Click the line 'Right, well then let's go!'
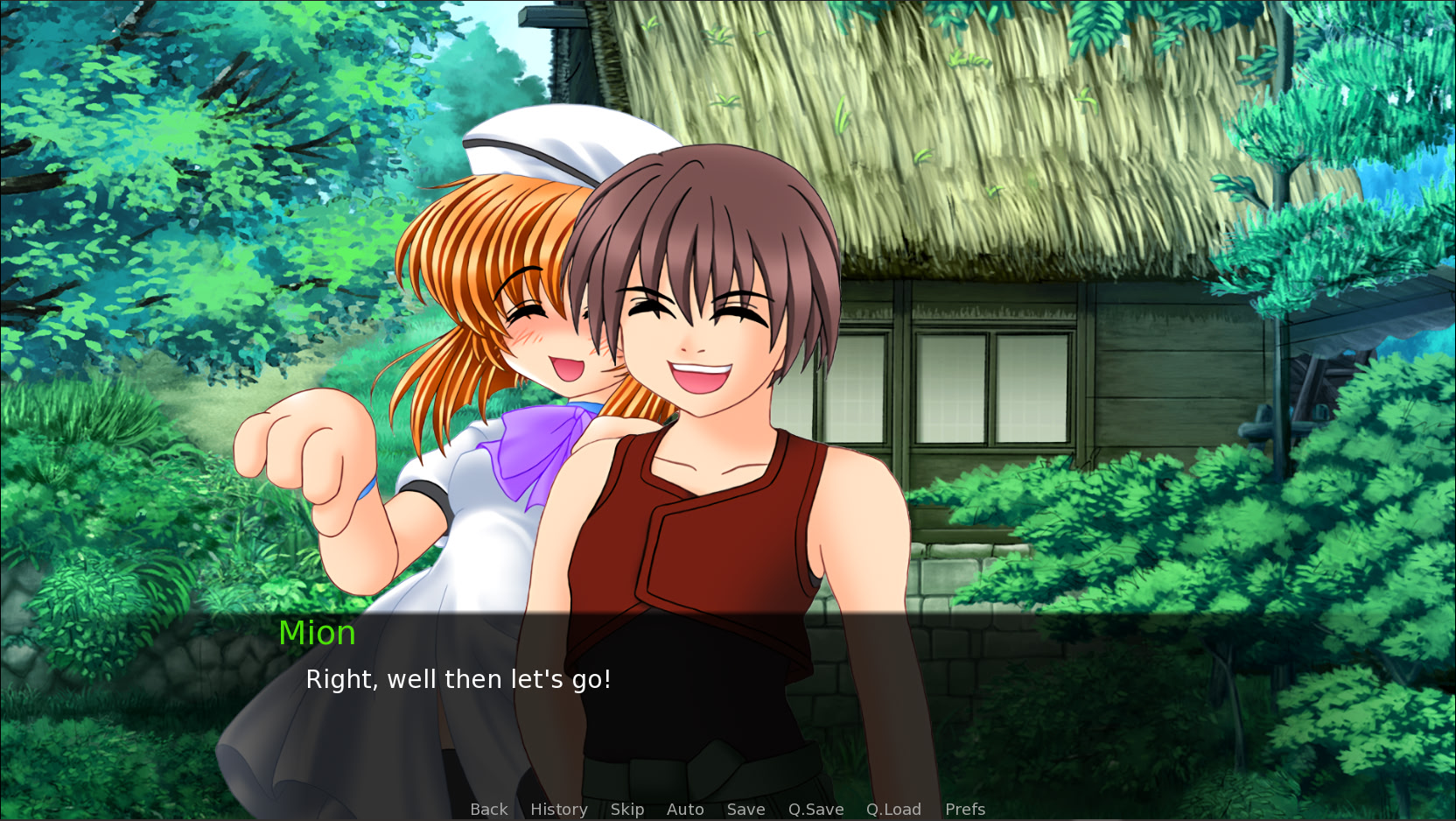 pyautogui.click(x=458, y=679)
